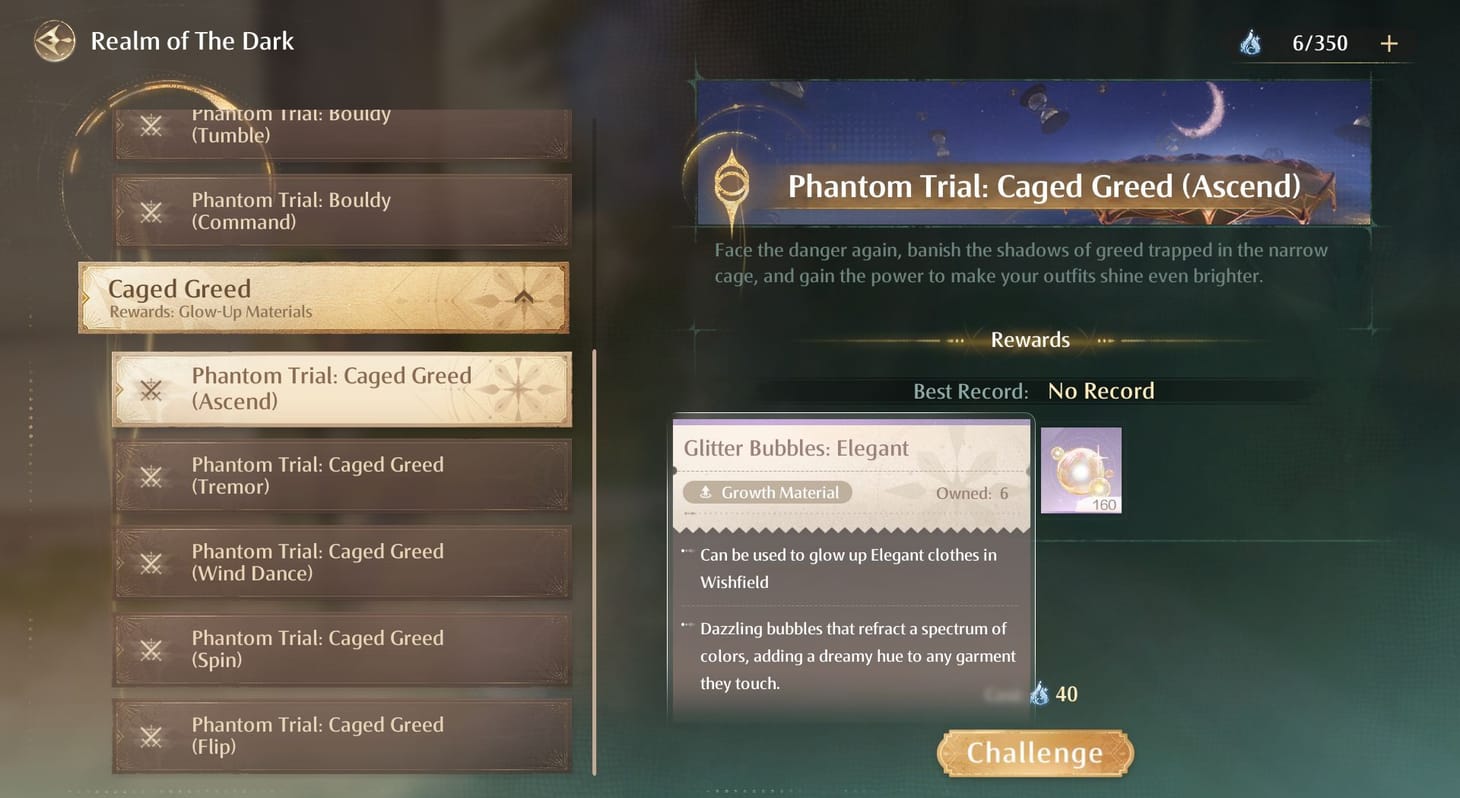Select Phantom Trial: Bouldy (Command)
Viewport: 1460px width, 798px height.
[340, 211]
